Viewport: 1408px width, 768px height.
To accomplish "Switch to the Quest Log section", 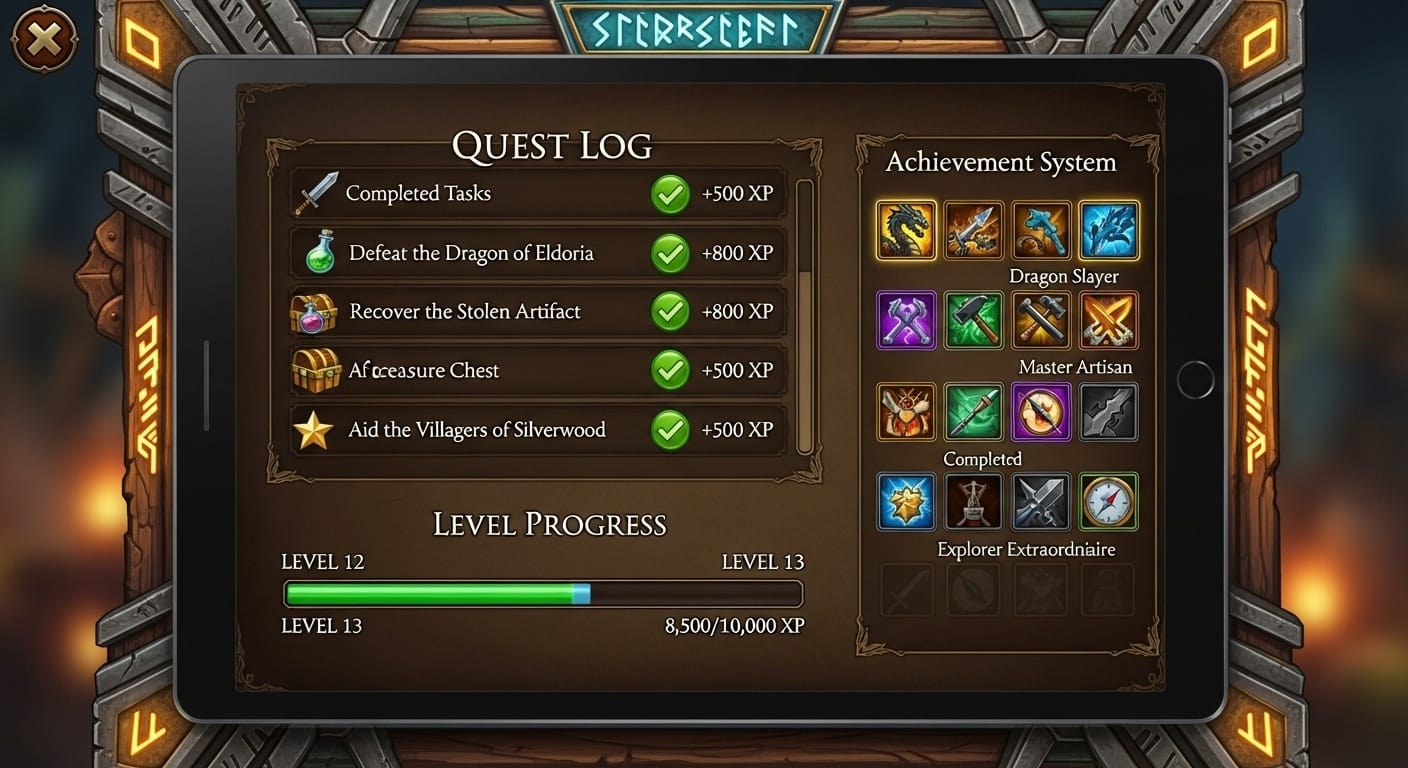I will [x=551, y=144].
